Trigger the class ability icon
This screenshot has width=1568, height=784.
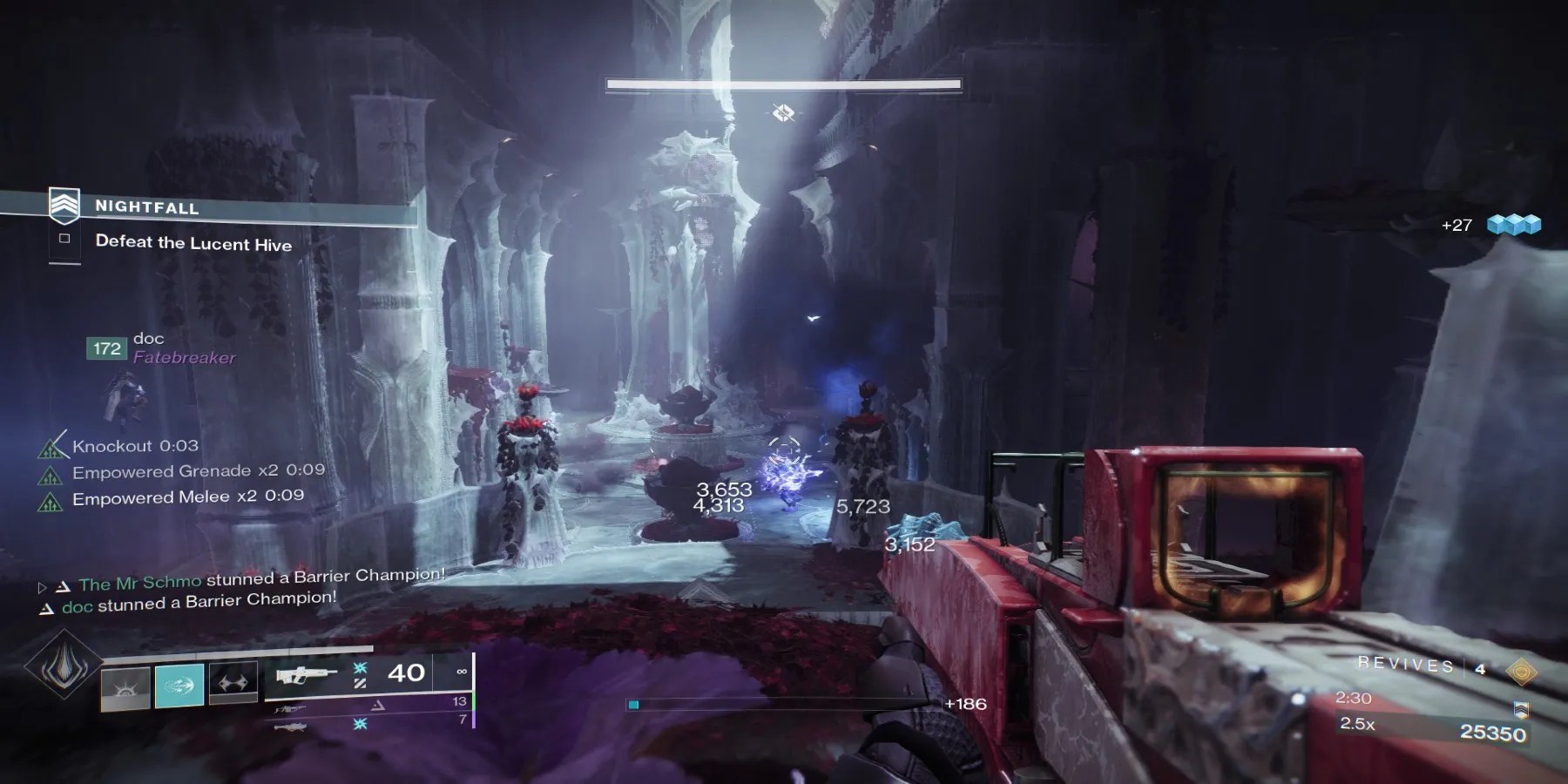[x=233, y=683]
